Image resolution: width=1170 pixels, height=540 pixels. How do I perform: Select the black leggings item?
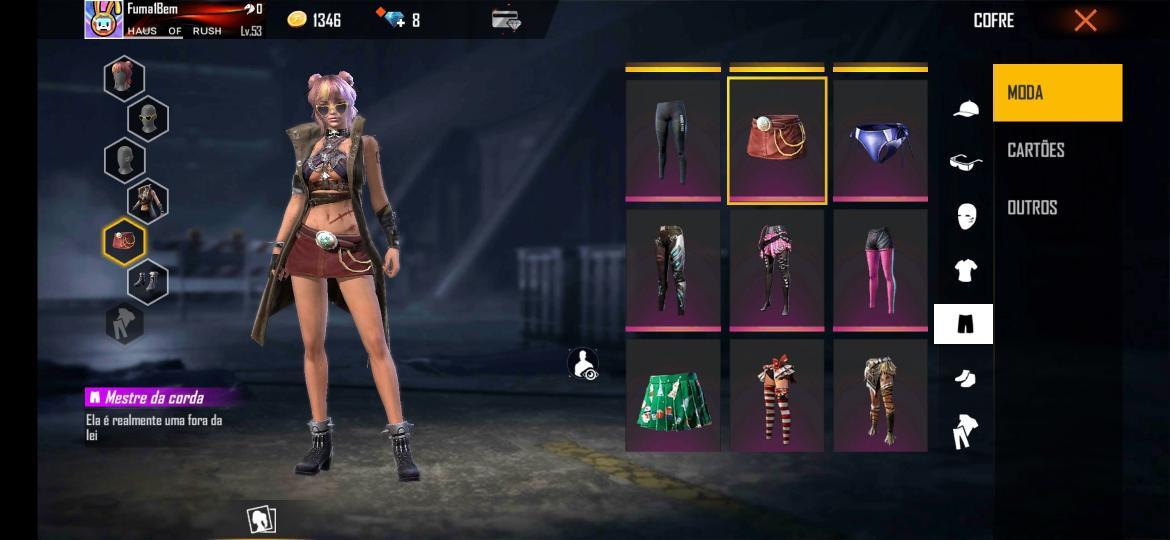[x=673, y=141]
